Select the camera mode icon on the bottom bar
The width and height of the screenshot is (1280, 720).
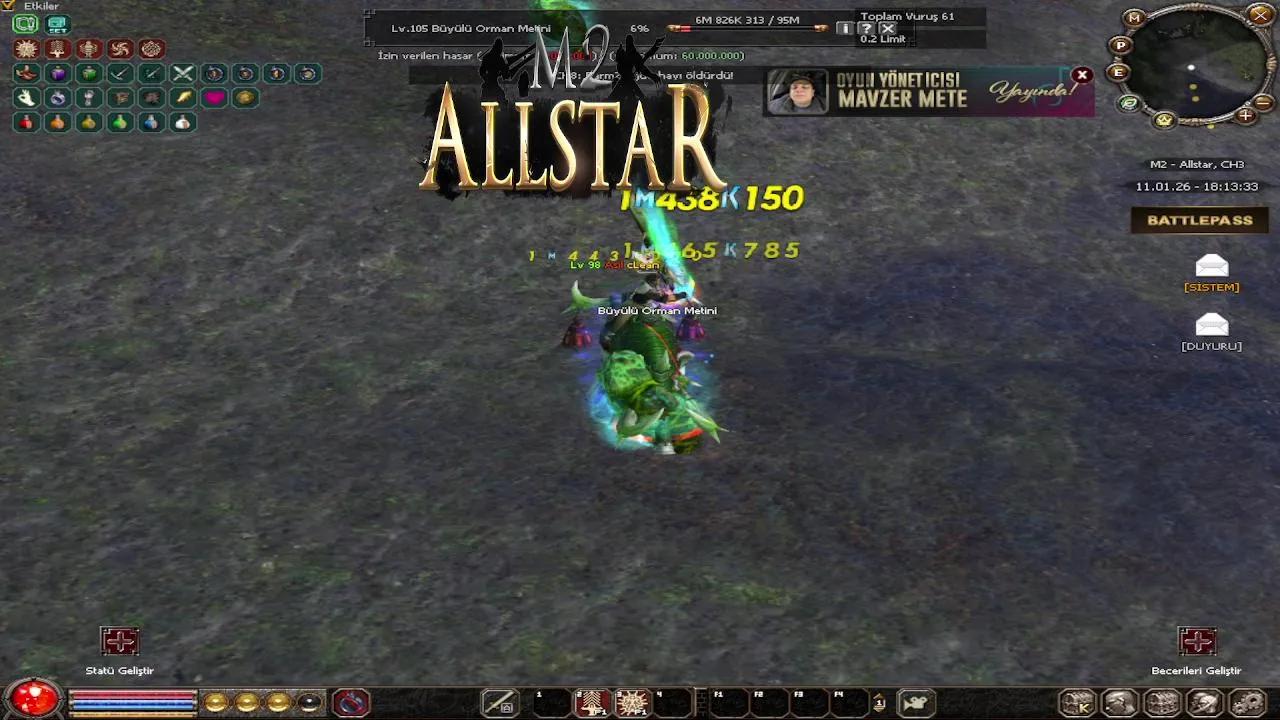coord(916,703)
